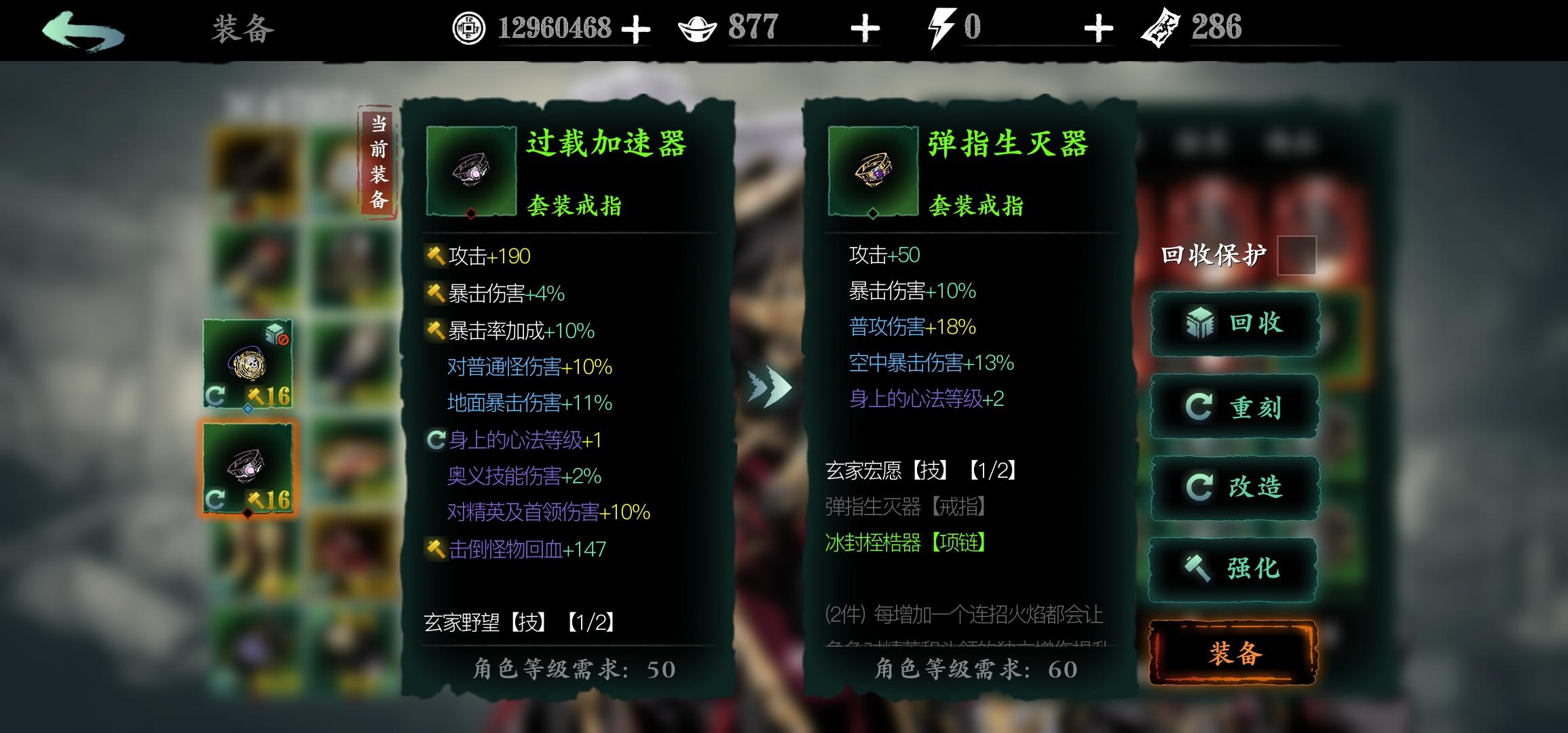Click the Re-roll (重刻) circular arrow icon

click(1200, 407)
